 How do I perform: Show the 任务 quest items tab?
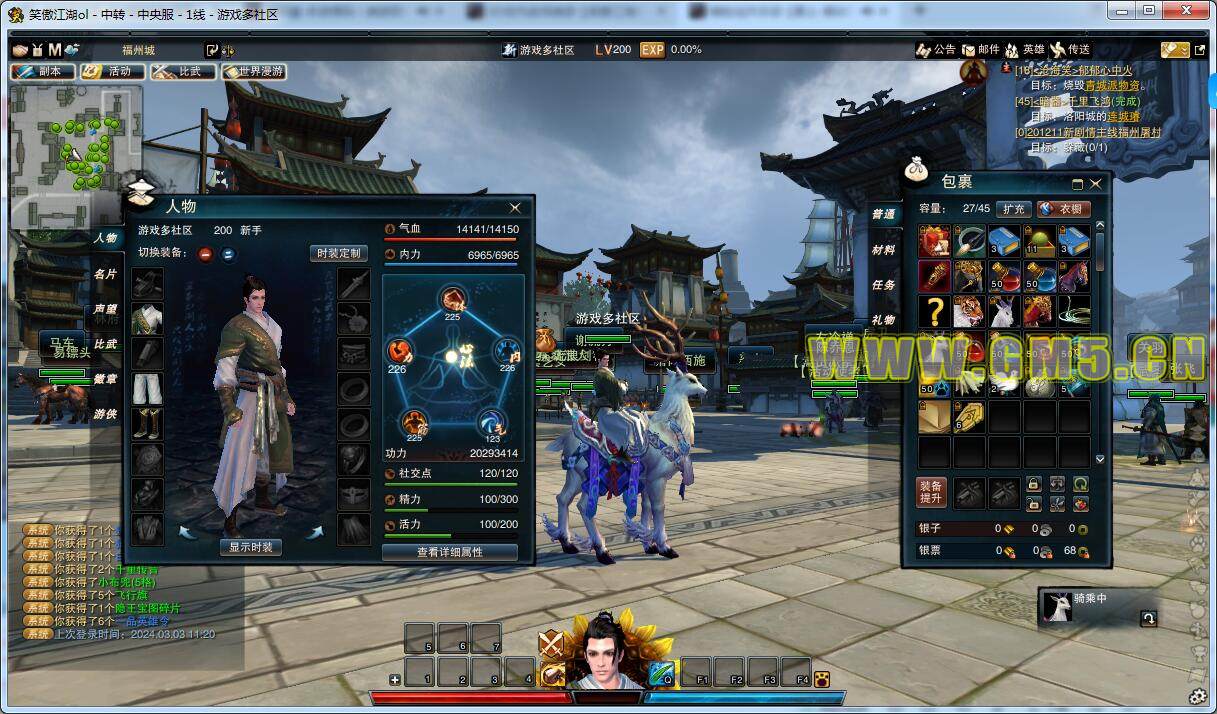[x=883, y=285]
